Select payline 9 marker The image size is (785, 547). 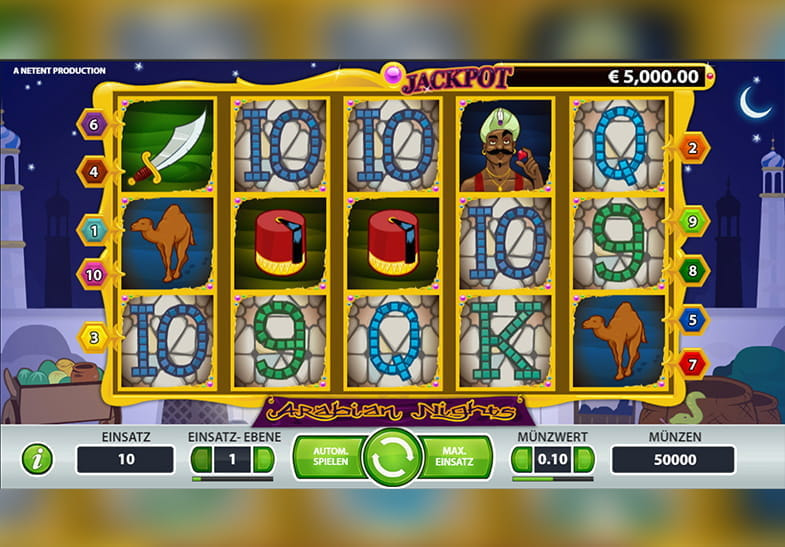click(693, 221)
